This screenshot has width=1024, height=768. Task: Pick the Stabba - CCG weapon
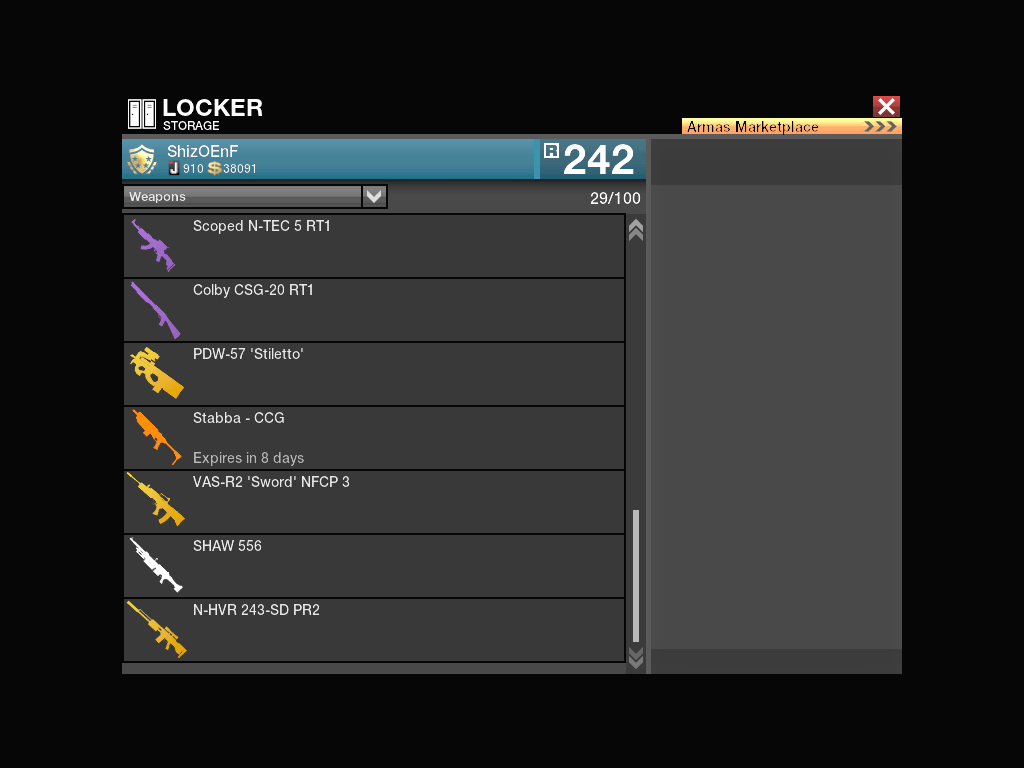pos(374,438)
